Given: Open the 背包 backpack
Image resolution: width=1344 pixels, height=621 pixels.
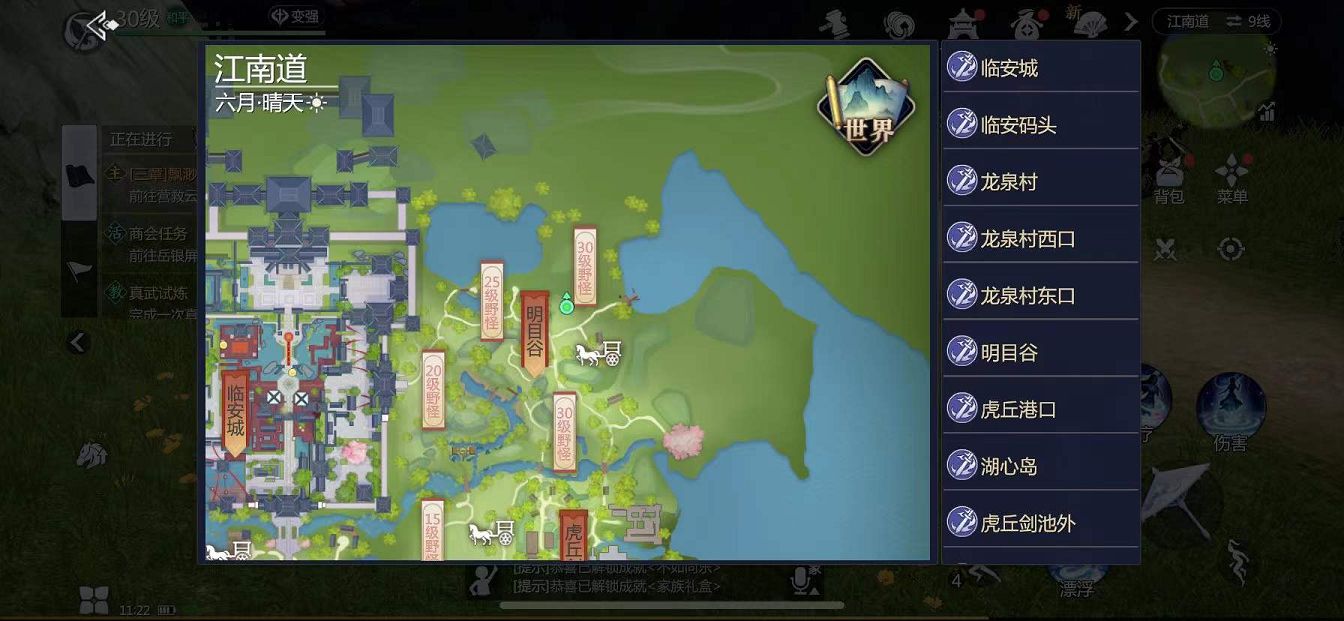Looking at the screenshot, I should coord(1168,180).
